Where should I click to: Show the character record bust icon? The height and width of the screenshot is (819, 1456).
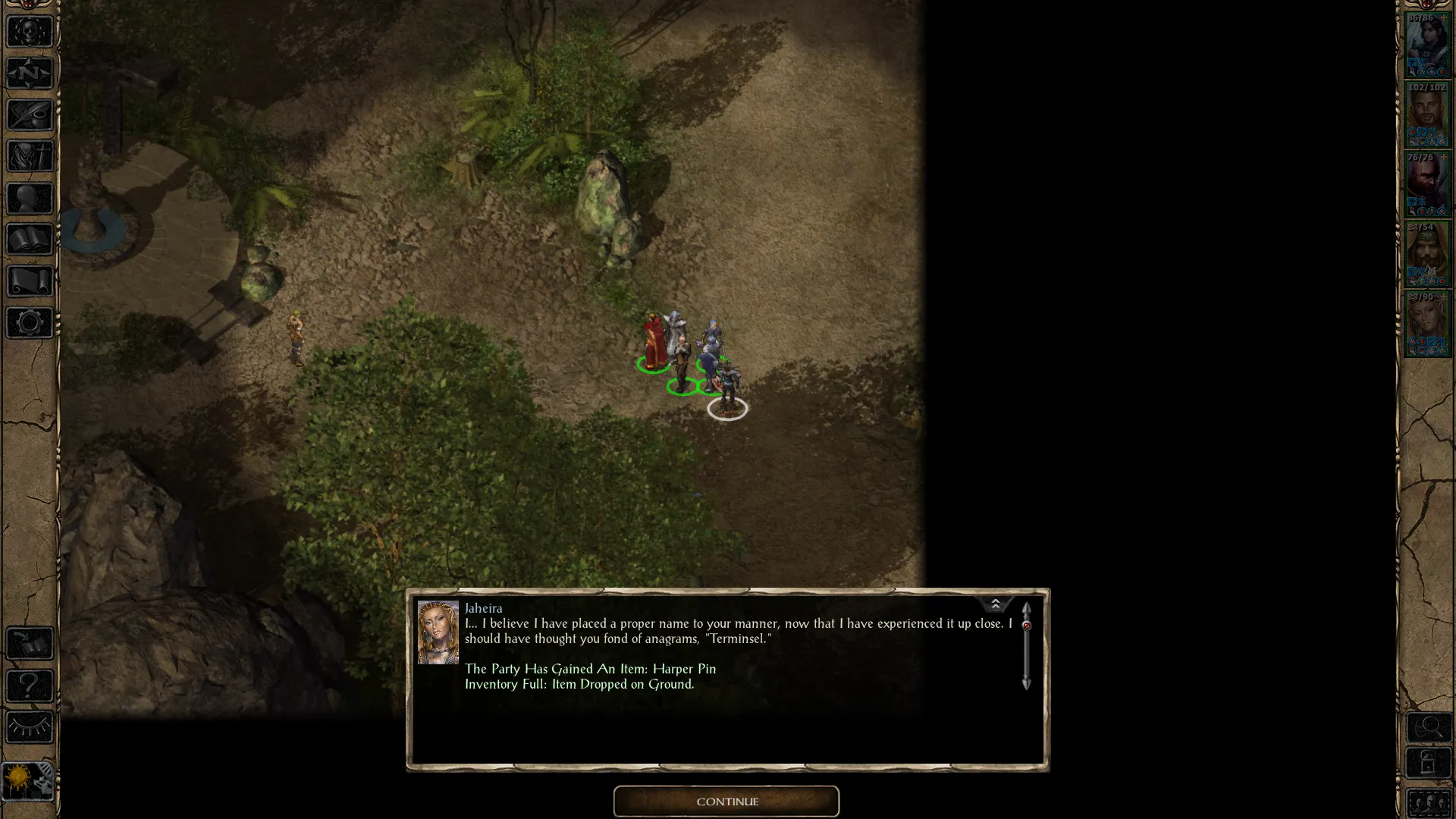tap(30, 199)
